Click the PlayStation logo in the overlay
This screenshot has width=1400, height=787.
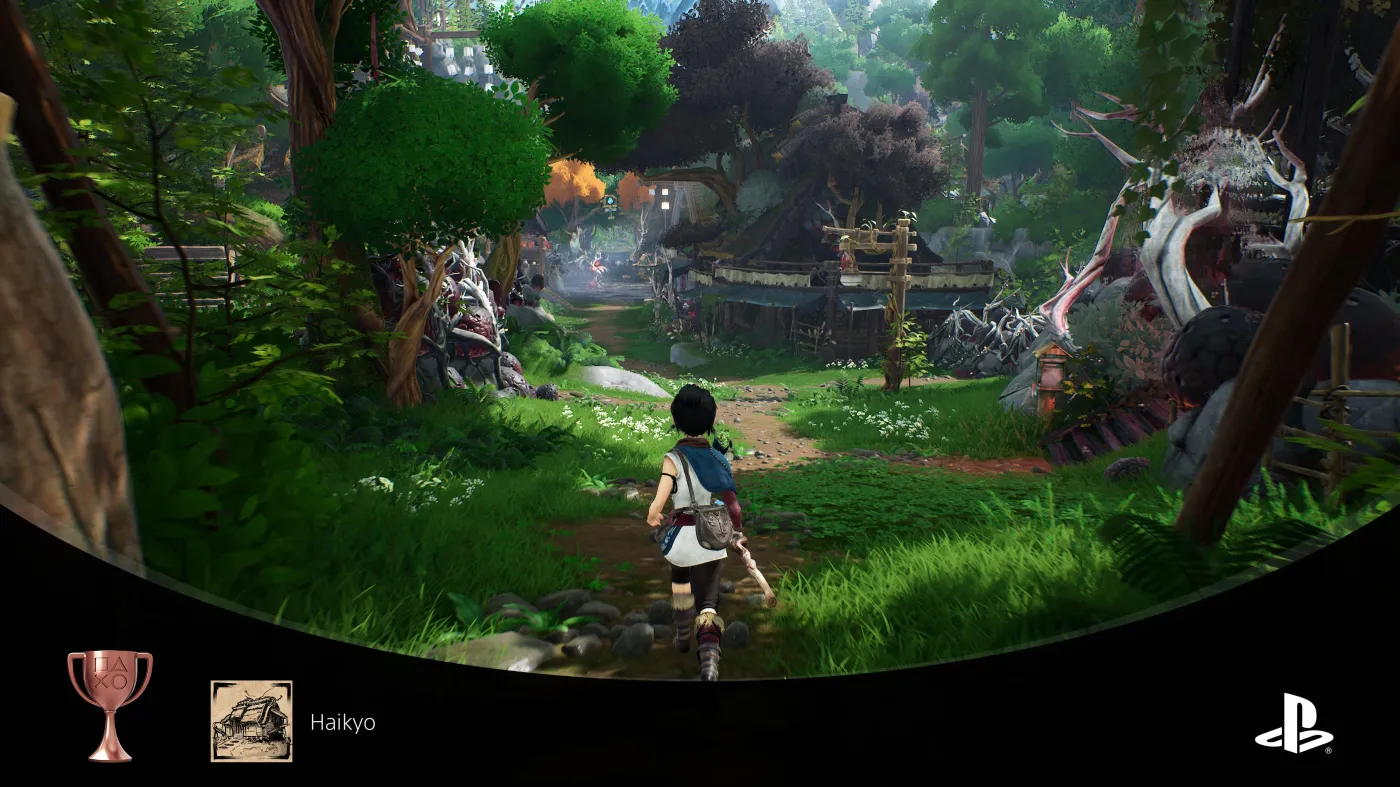[1293, 724]
